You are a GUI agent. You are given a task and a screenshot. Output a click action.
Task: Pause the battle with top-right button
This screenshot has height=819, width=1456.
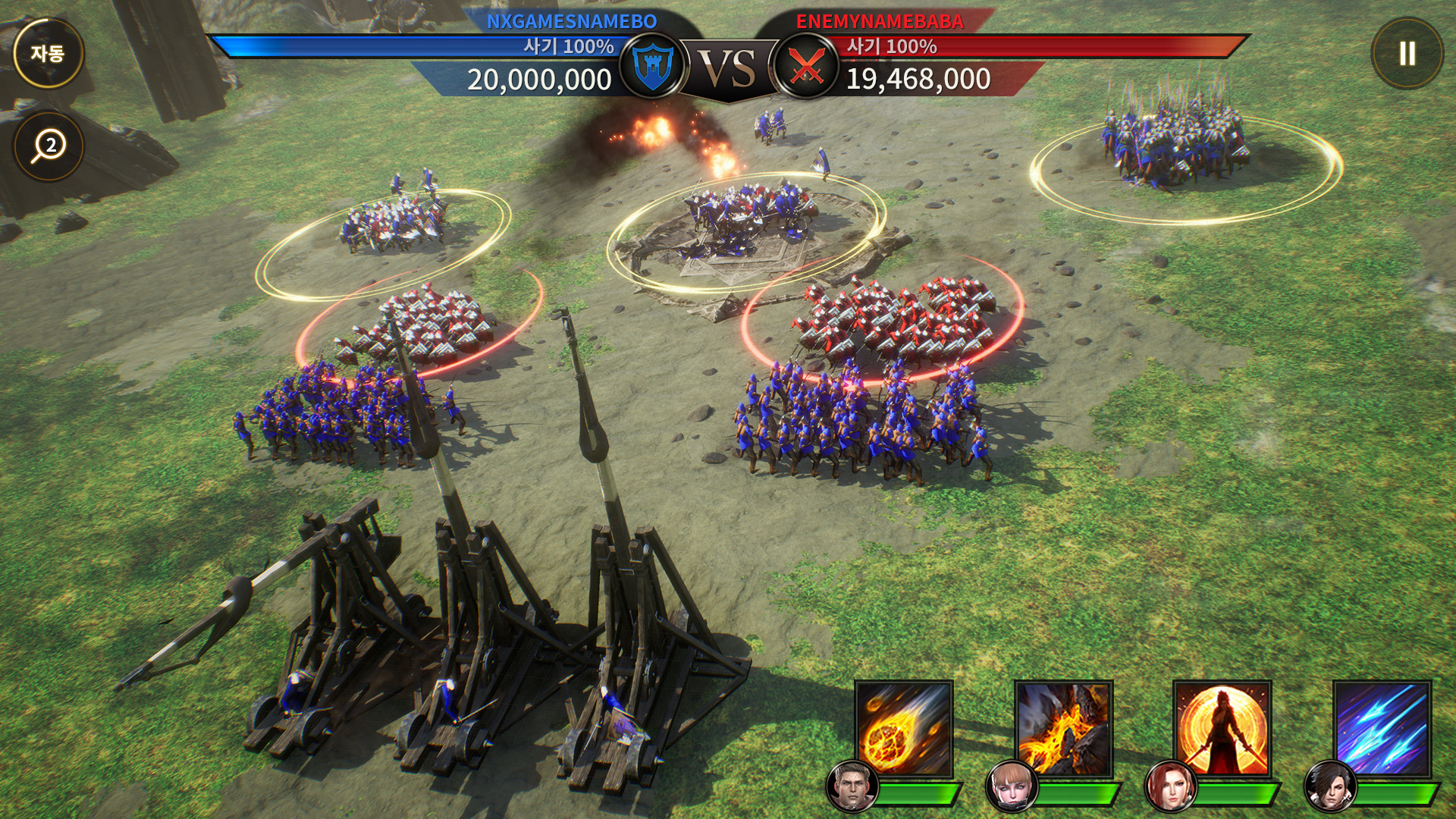point(1408,53)
